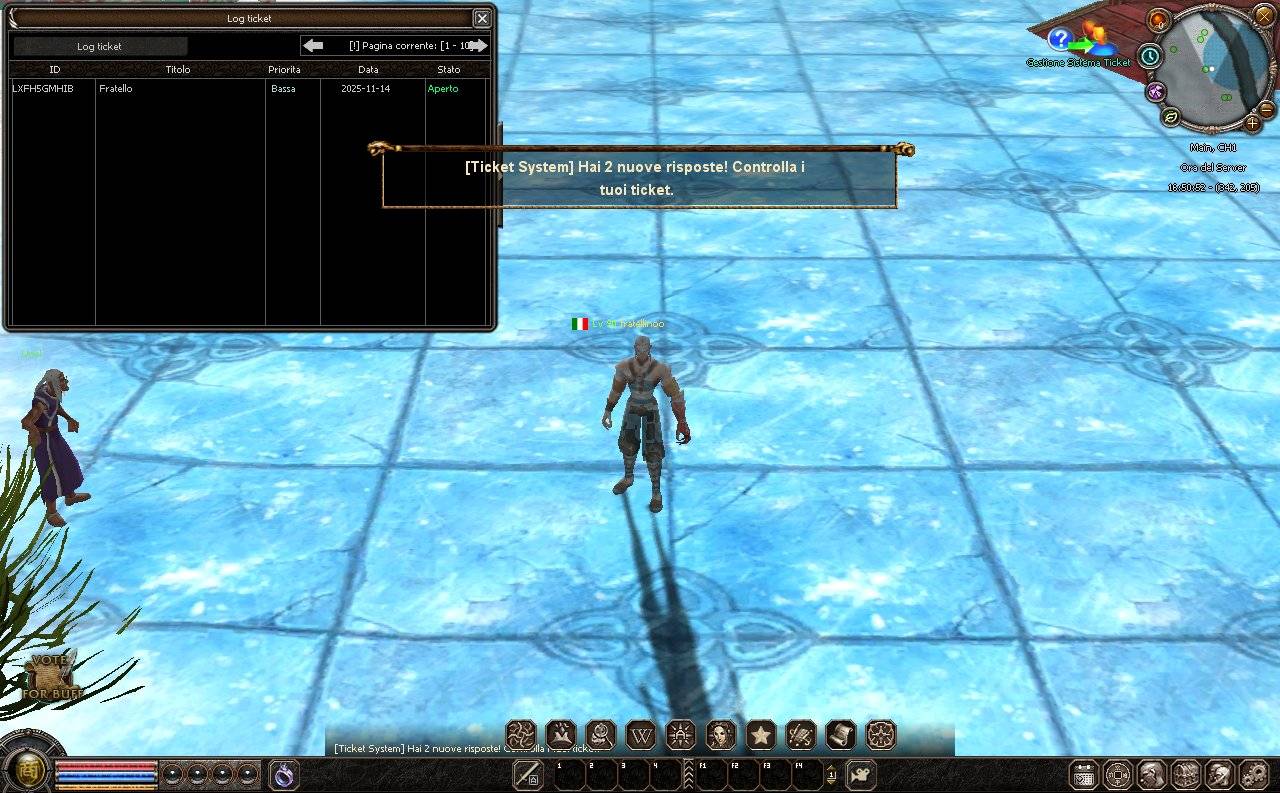The width and height of the screenshot is (1280, 793).
Task: Click the Vote for Buff button
Action: pos(53,677)
